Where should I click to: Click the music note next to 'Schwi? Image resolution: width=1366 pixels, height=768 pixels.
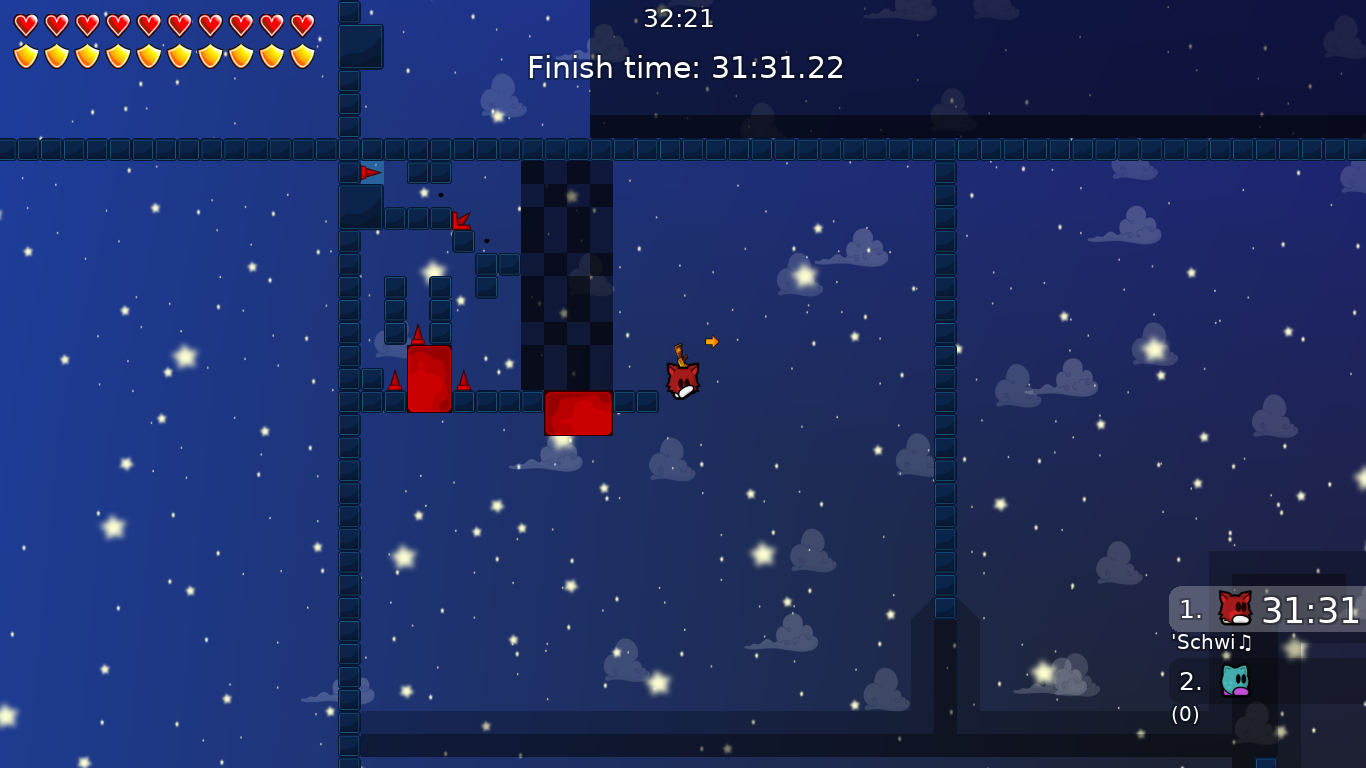tap(1247, 641)
